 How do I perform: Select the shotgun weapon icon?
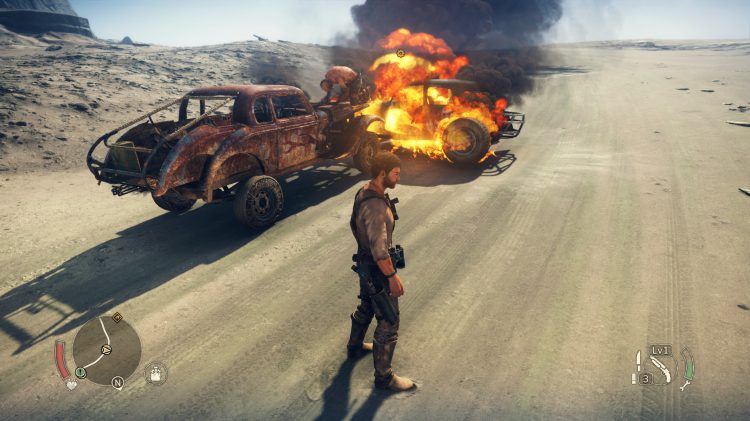click(x=661, y=368)
